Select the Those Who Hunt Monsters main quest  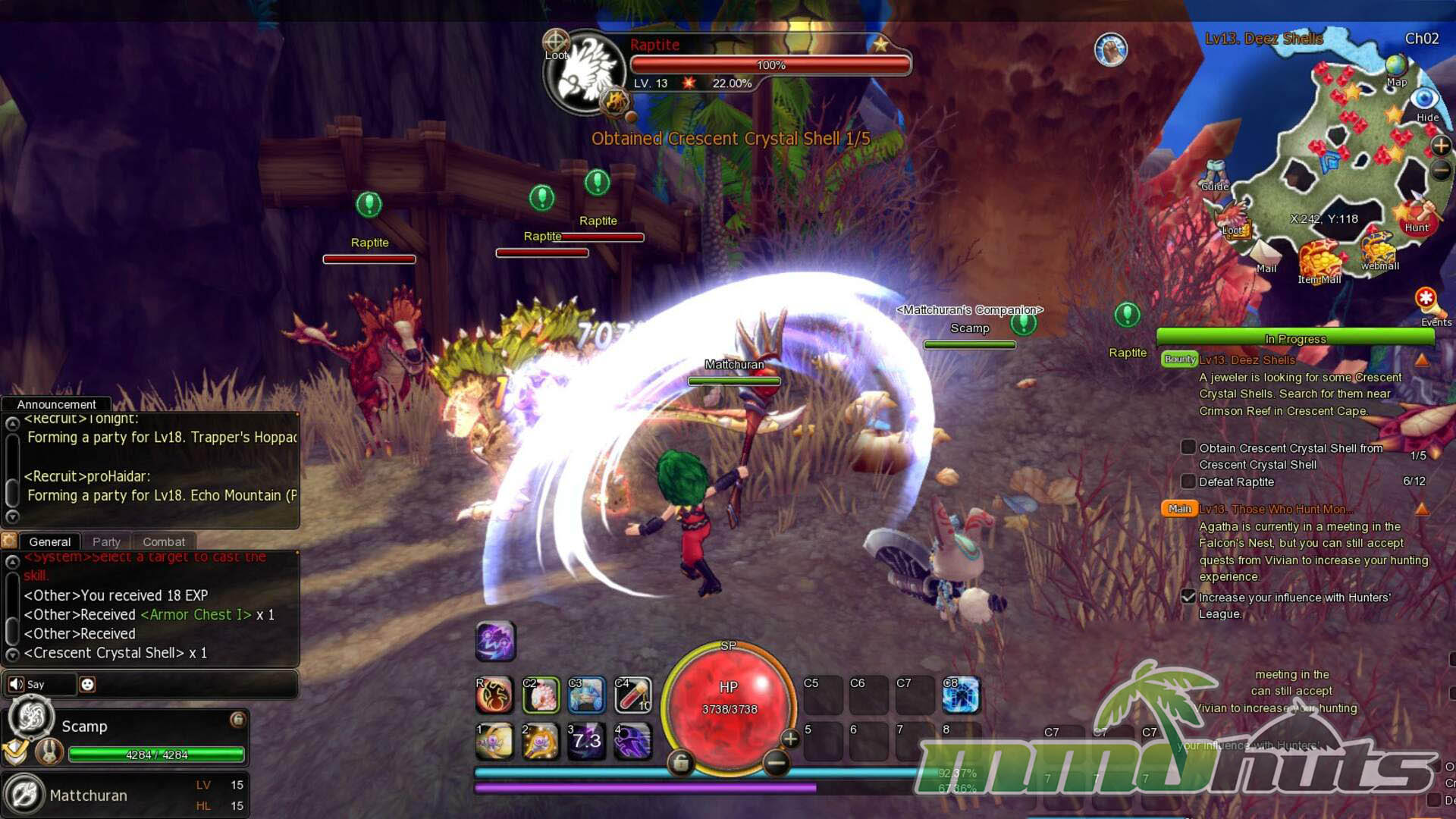click(1272, 509)
